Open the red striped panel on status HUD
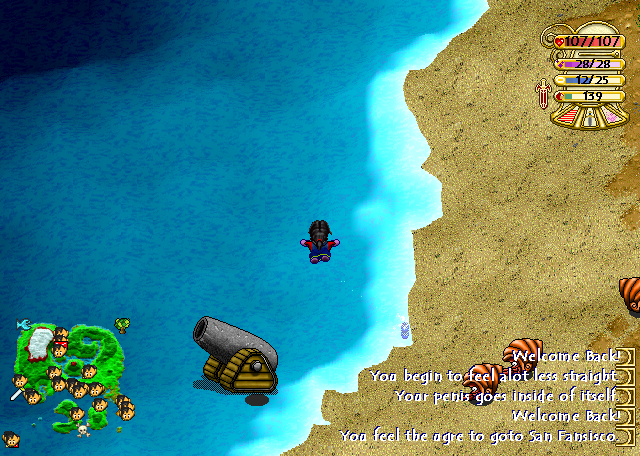The width and height of the screenshot is (640, 456). click(x=567, y=117)
